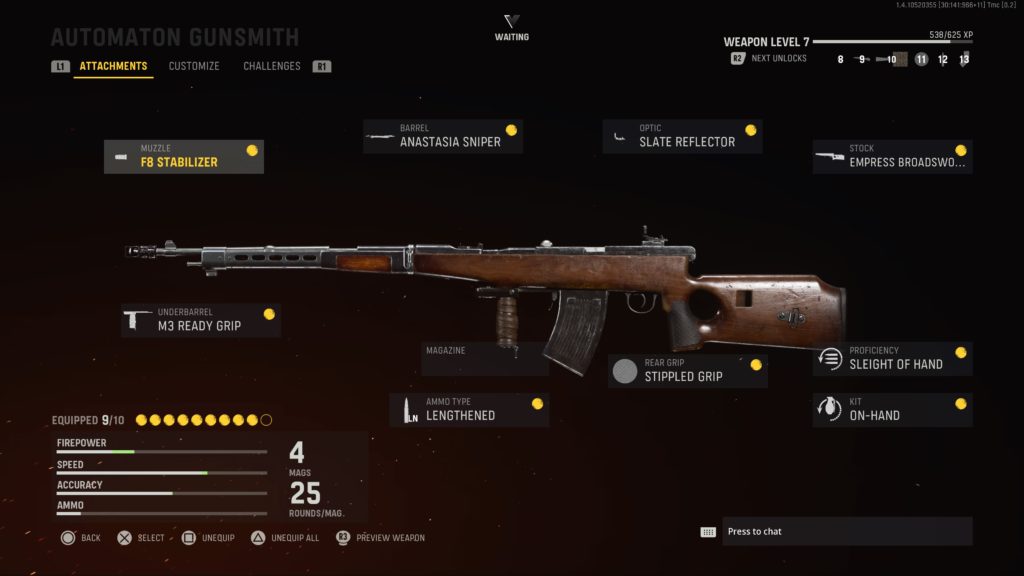Unequip all attachments
Screen dimensions: 1024x576
[x=286, y=538]
